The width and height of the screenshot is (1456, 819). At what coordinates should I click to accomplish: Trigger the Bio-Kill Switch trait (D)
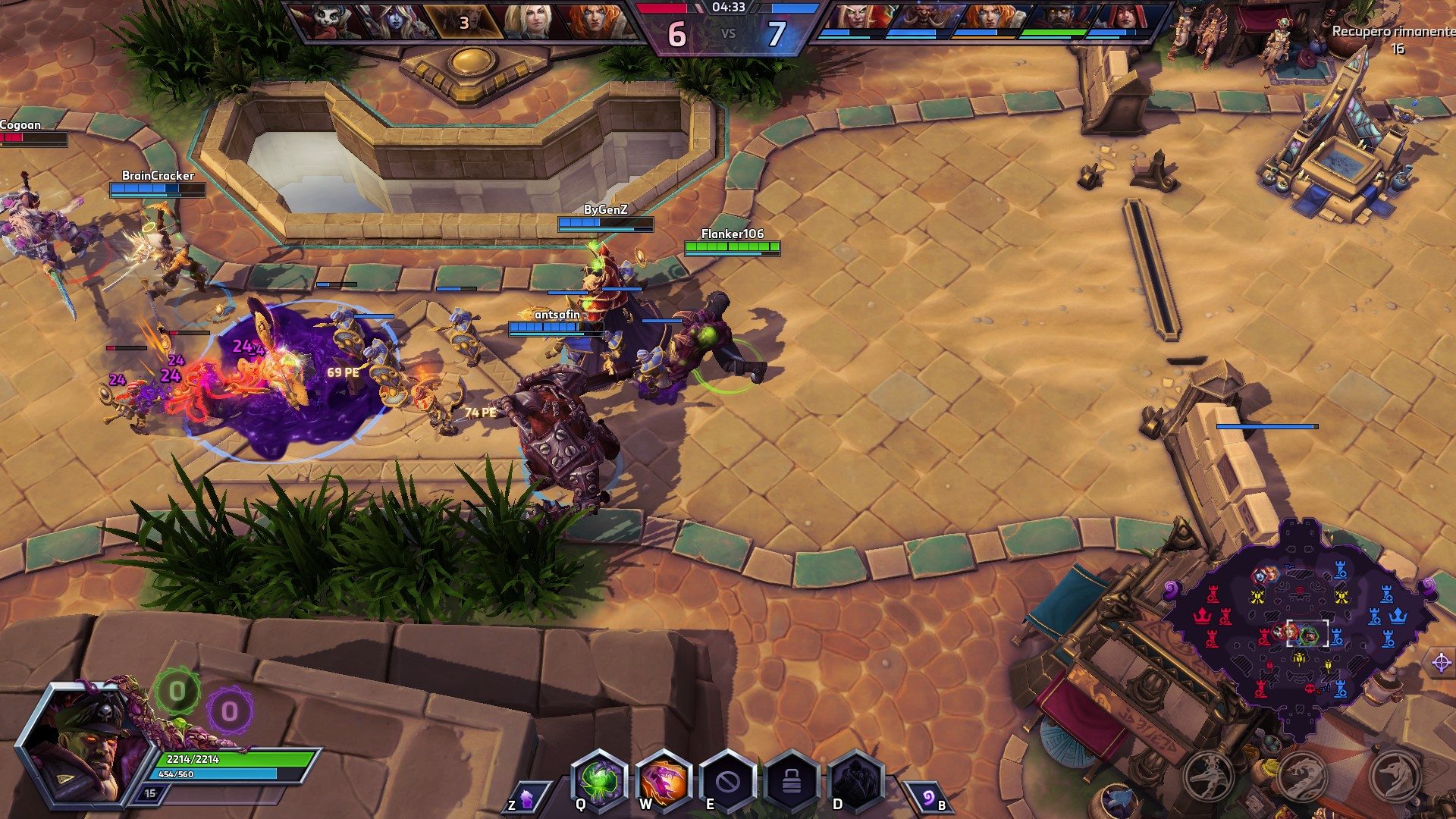[x=856, y=780]
